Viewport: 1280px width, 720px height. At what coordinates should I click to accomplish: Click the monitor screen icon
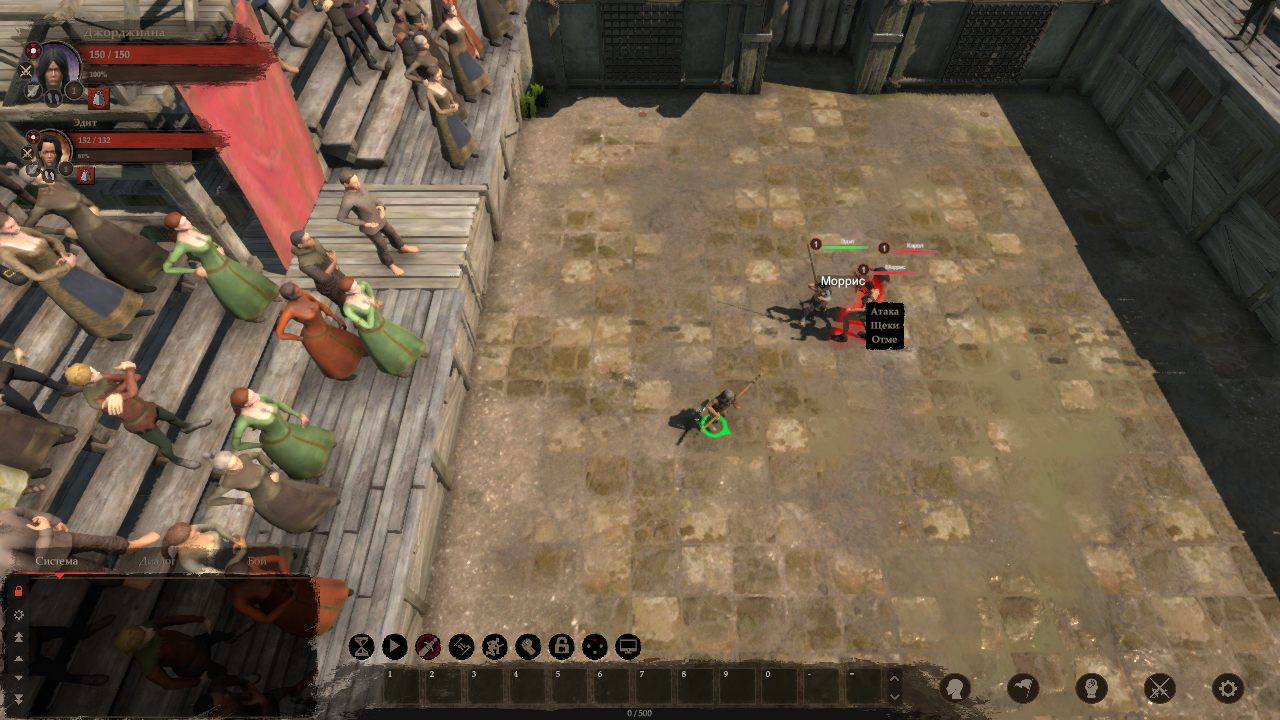pos(628,647)
